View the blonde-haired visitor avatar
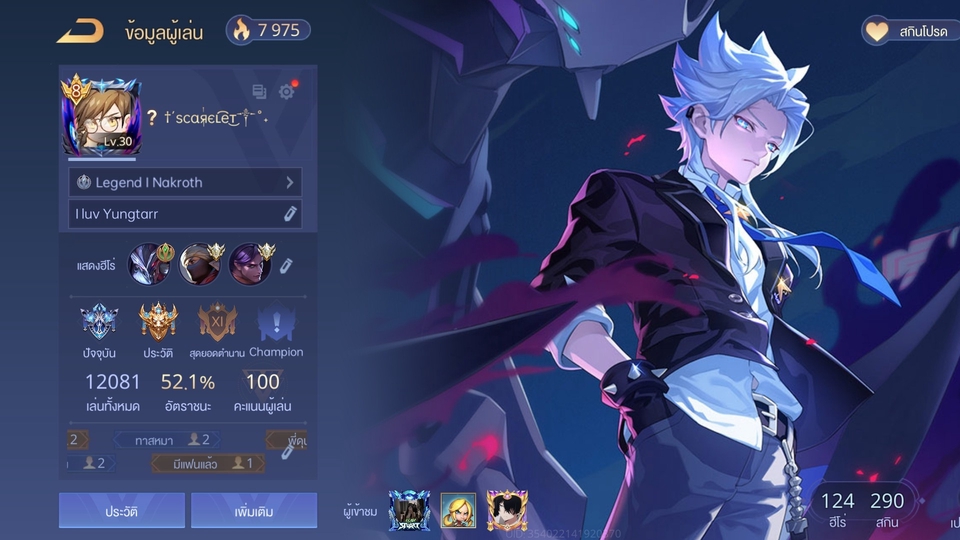The image size is (960, 540). 458,510
